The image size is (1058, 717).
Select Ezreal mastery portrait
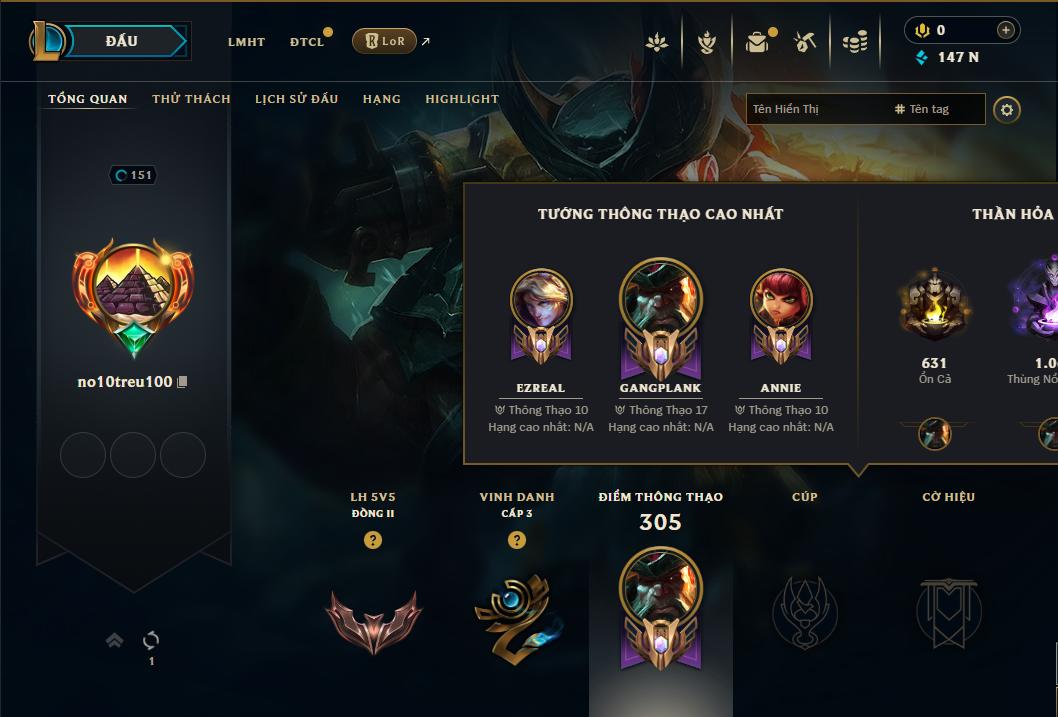[541, 306]
